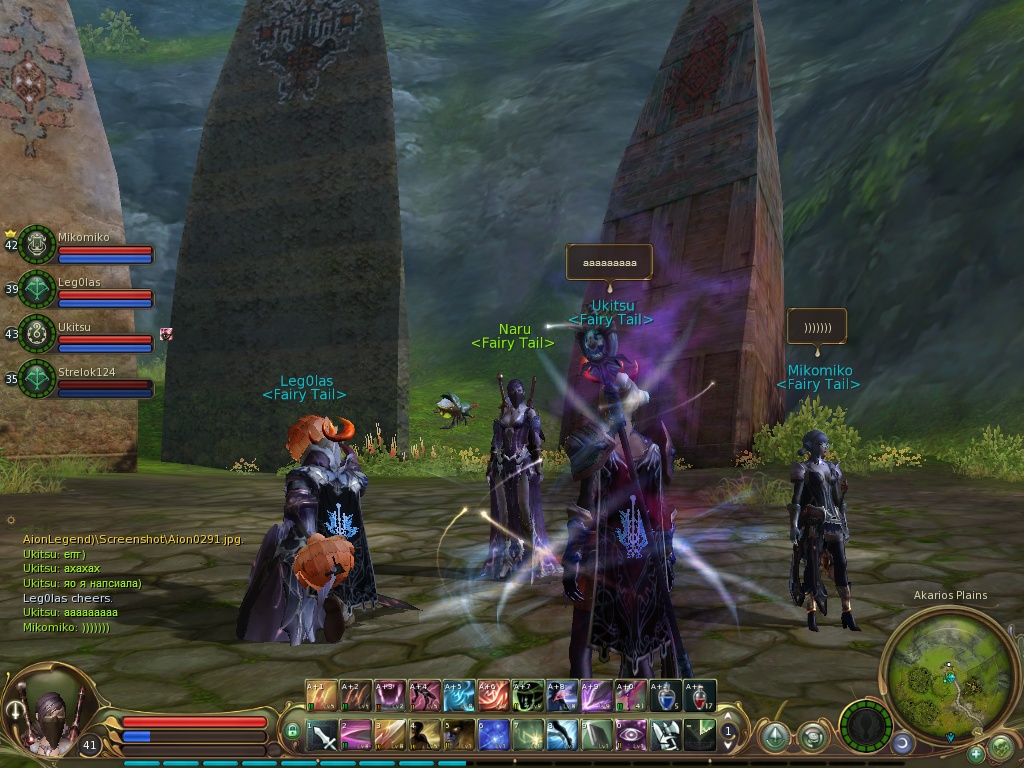Activate the dark wings flight gauge
This screenshot has width=1024, height=768.
(x=865, y=724)
